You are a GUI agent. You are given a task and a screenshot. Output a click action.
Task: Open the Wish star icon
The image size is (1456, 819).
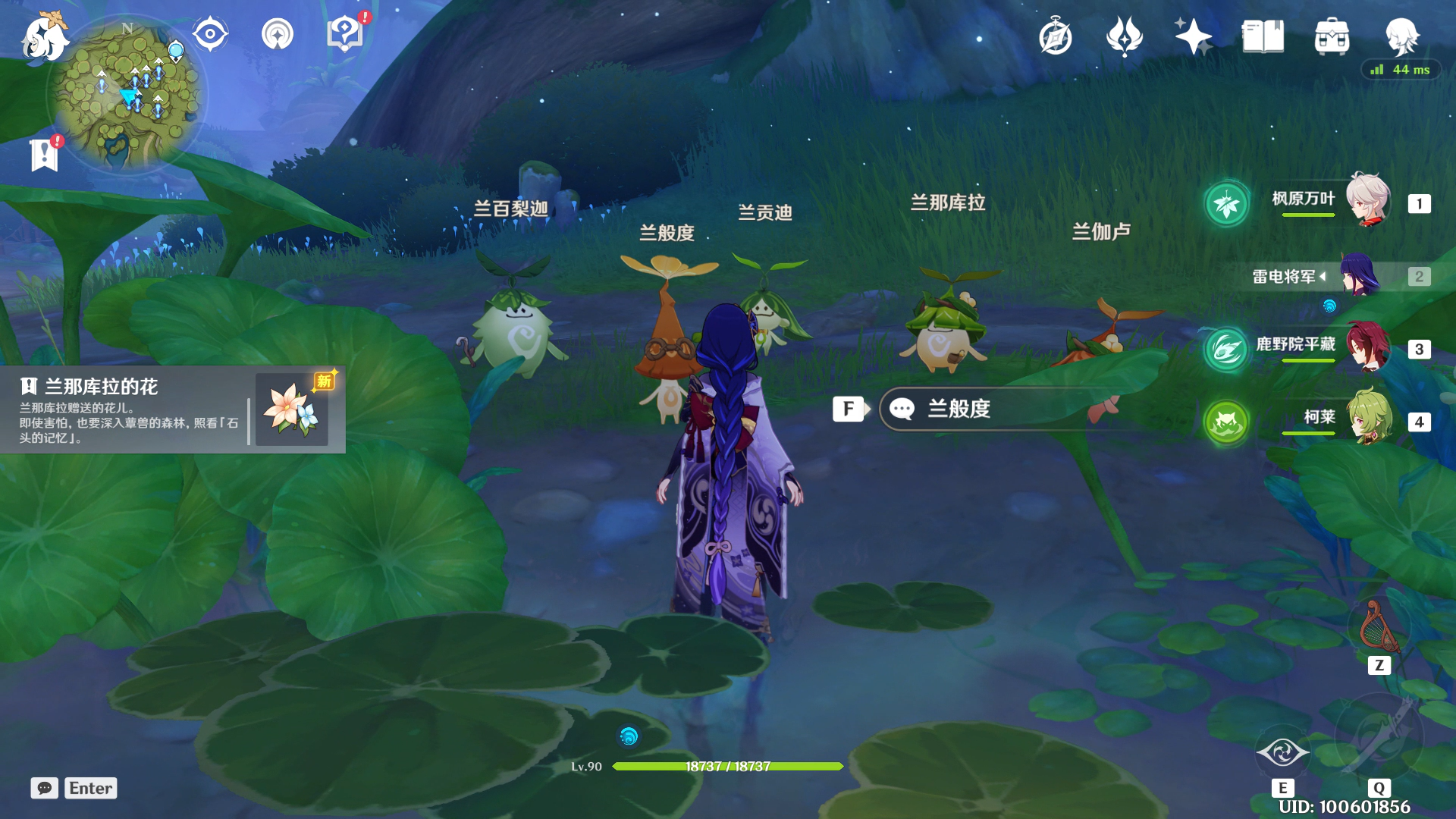click(1192, 36)
